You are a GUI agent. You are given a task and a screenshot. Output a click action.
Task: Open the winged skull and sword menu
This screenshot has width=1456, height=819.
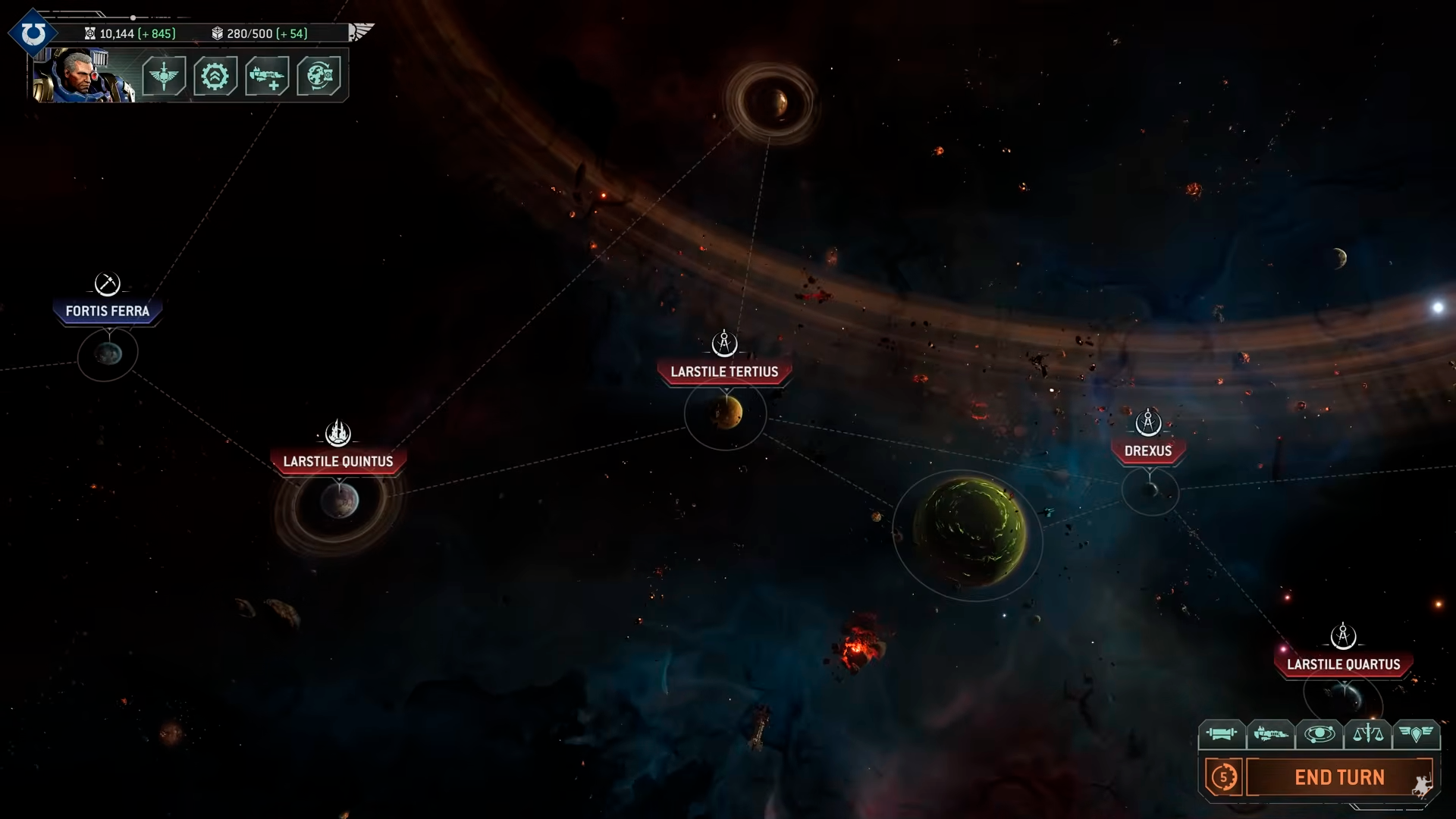click(x=164, y=76)
